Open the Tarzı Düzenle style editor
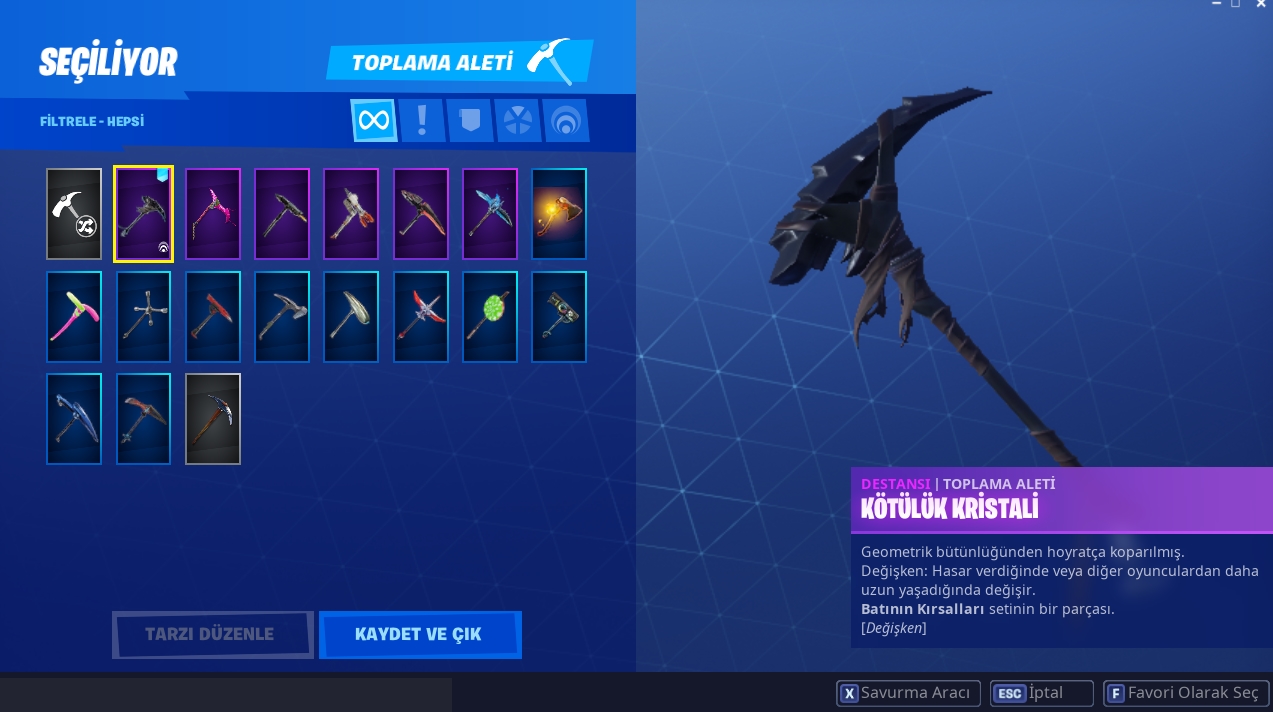 tap(212, 634)
